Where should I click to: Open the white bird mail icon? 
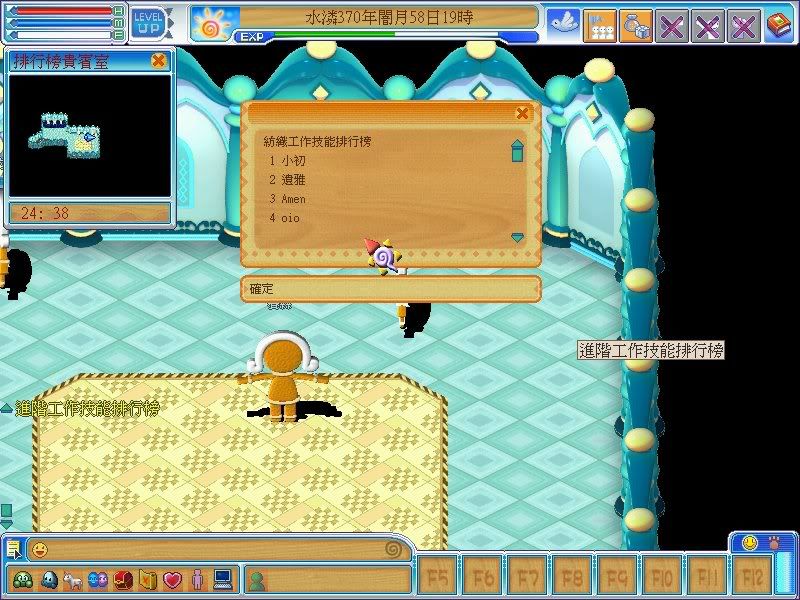[563, 24]
